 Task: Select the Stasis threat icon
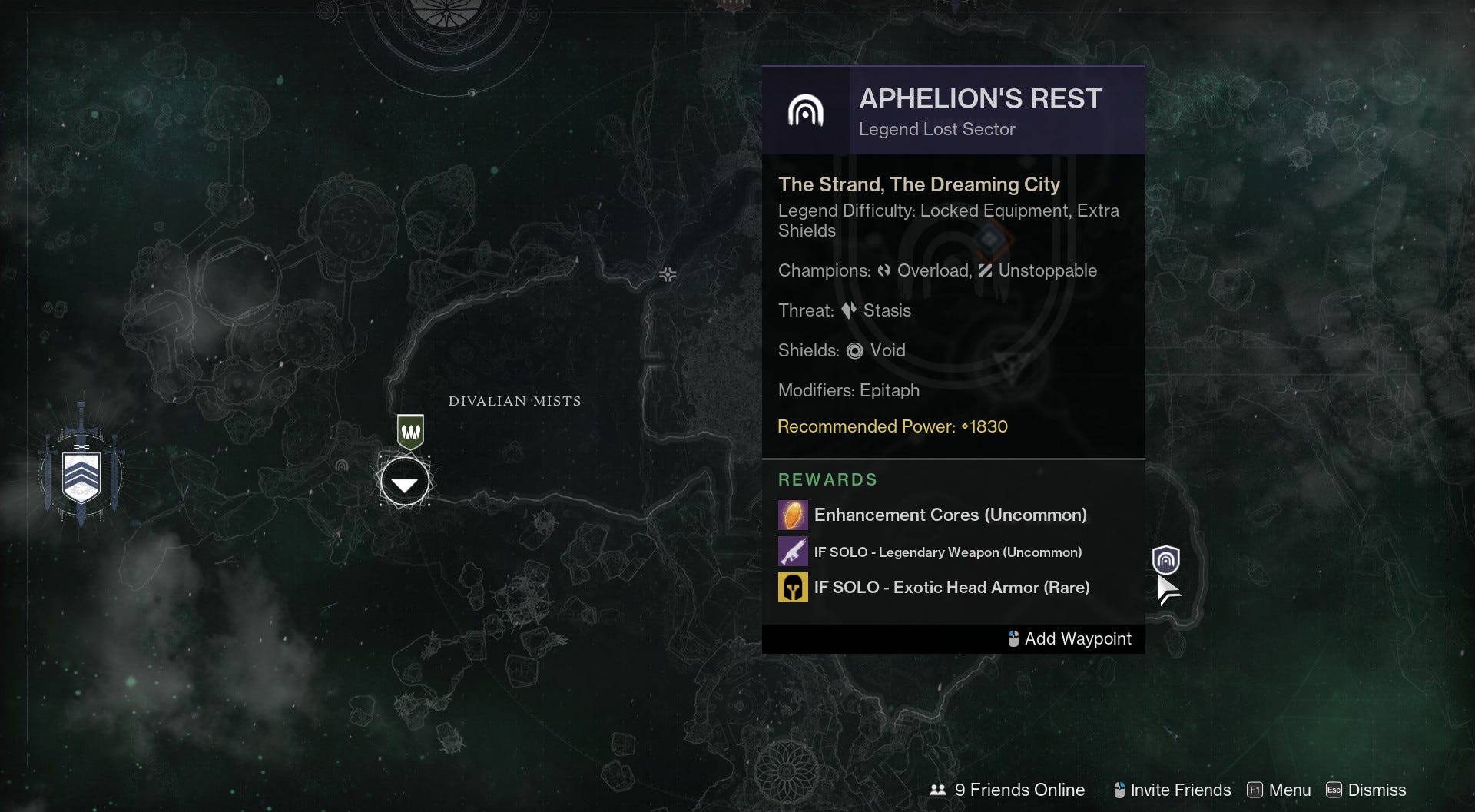point(848,310)
